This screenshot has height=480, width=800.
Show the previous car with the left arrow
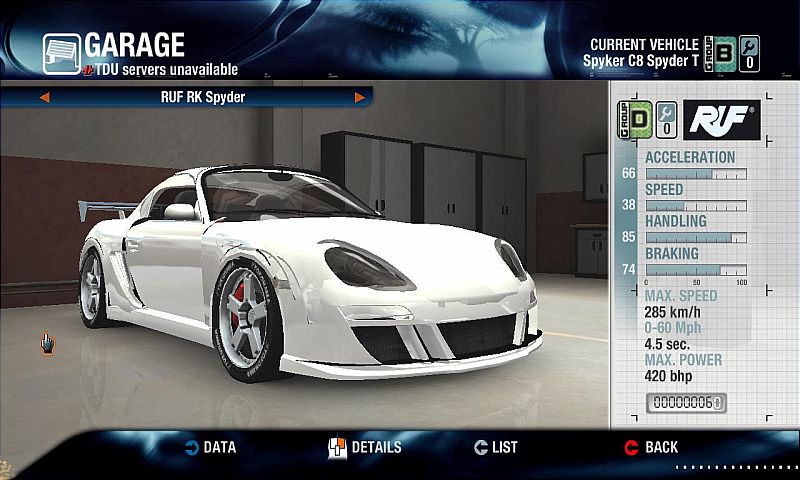click(x=44, y=98)
